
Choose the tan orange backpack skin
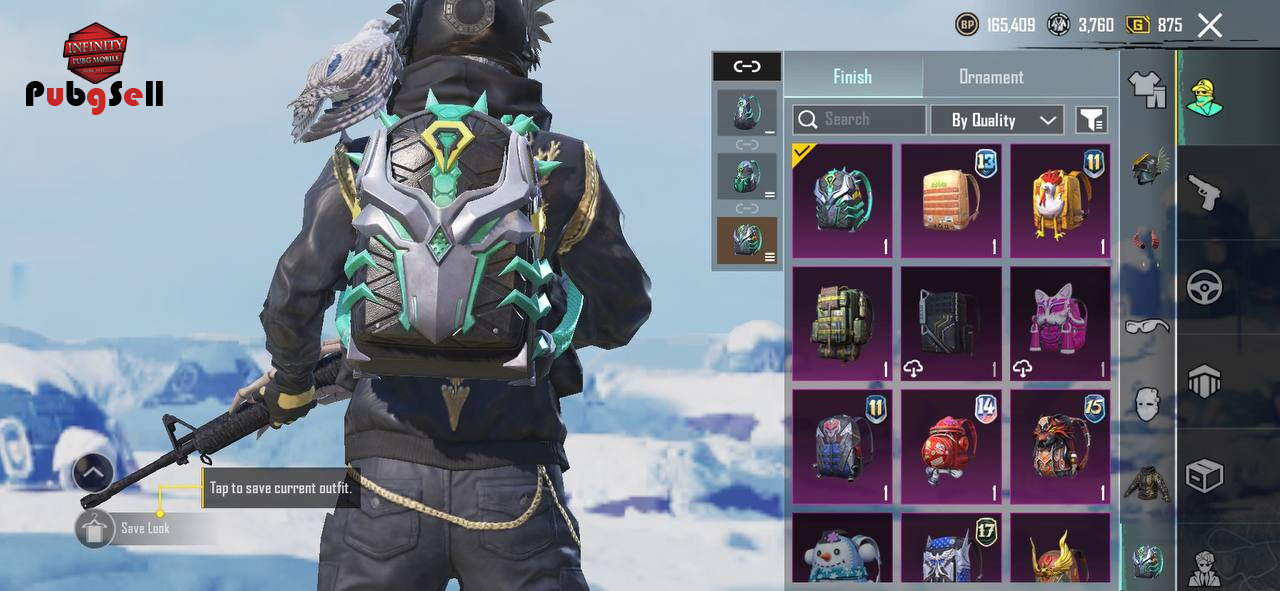tap(951, 201)
